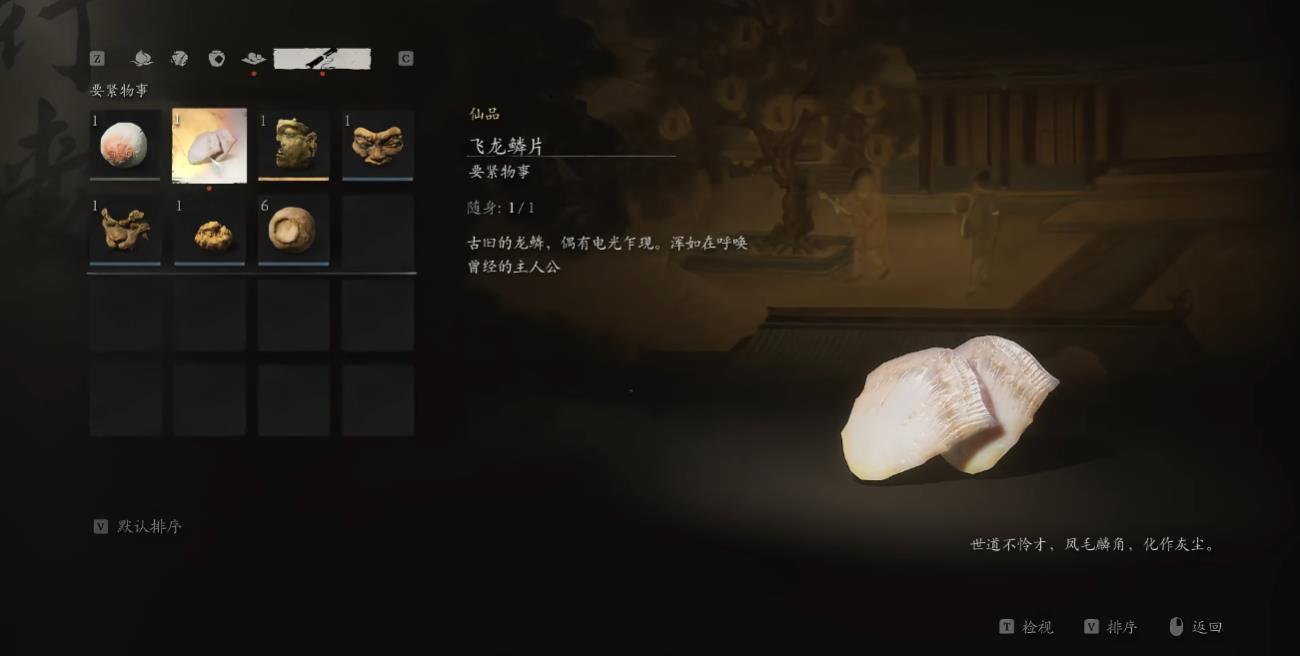This screenshot has height=656, width=1300.
Task: Click 返回 to go back
Action: [1206, 627]
